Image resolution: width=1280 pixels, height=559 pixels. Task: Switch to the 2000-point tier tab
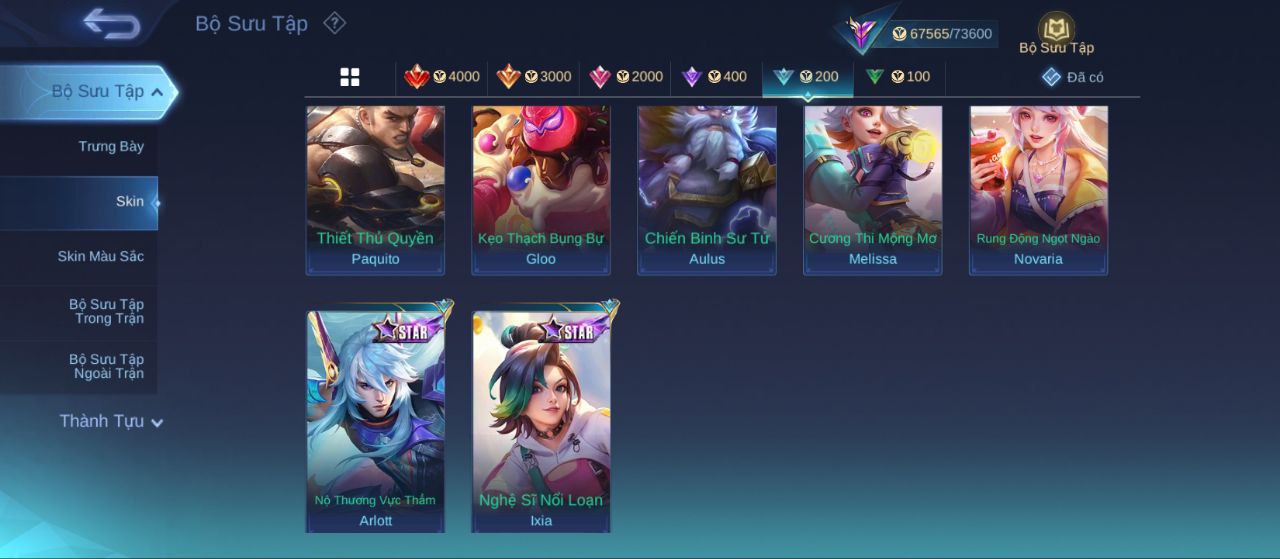pos(626,77)
